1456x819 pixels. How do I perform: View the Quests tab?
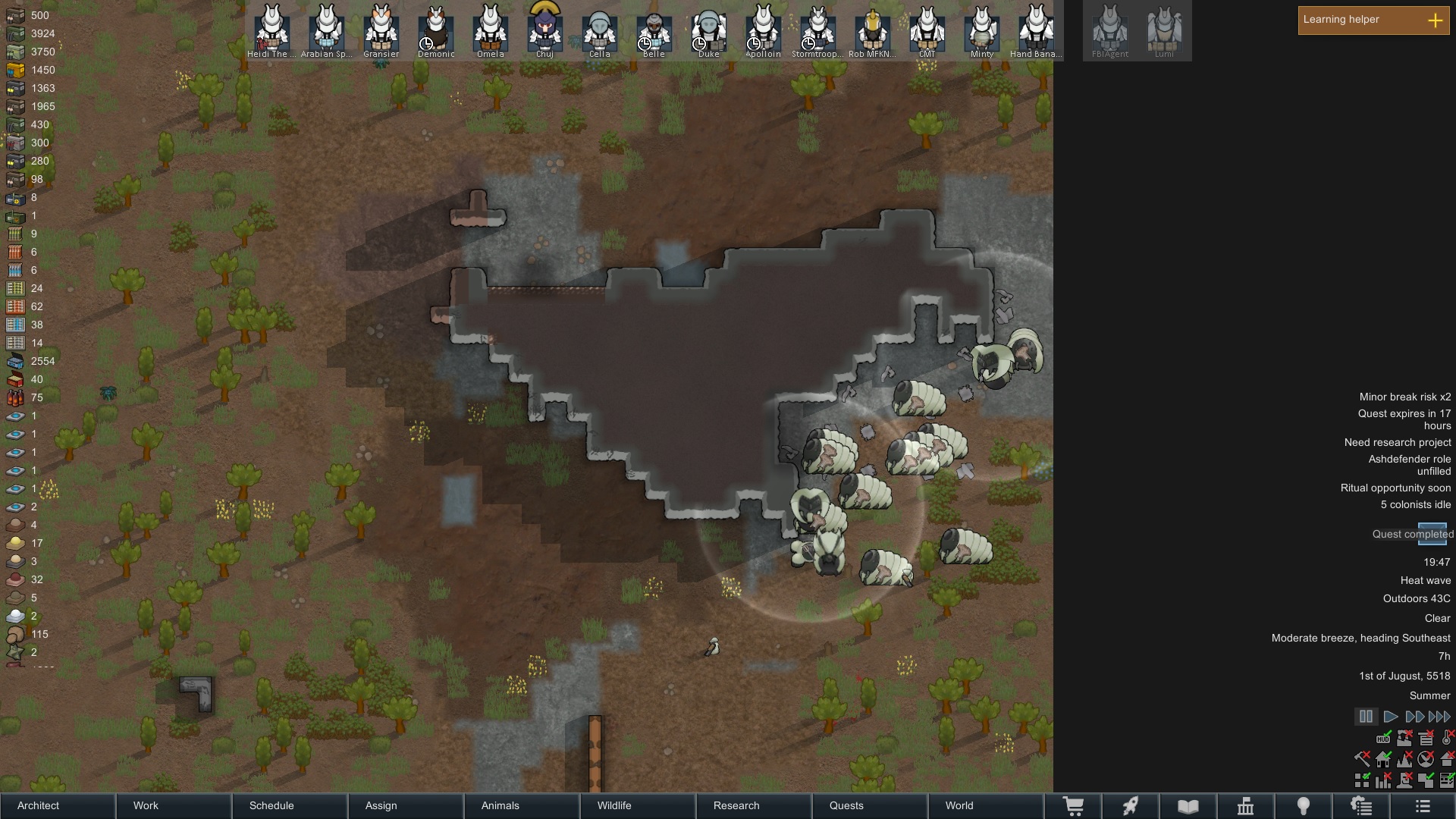pyautogui.click(x=870, y=805)
